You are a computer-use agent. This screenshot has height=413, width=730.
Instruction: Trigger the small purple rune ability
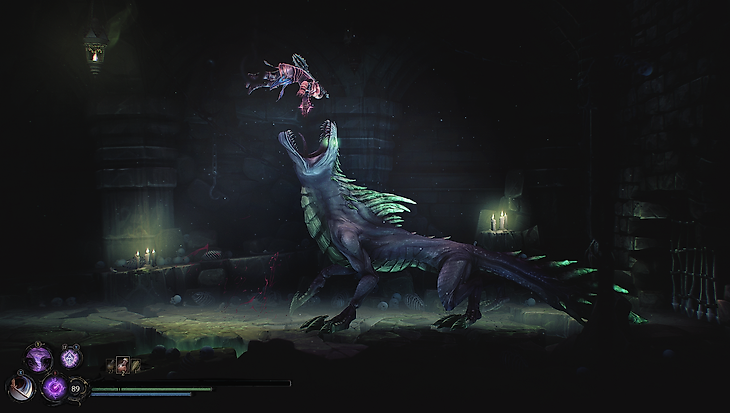pyautogui.click(x=69, y=357)
